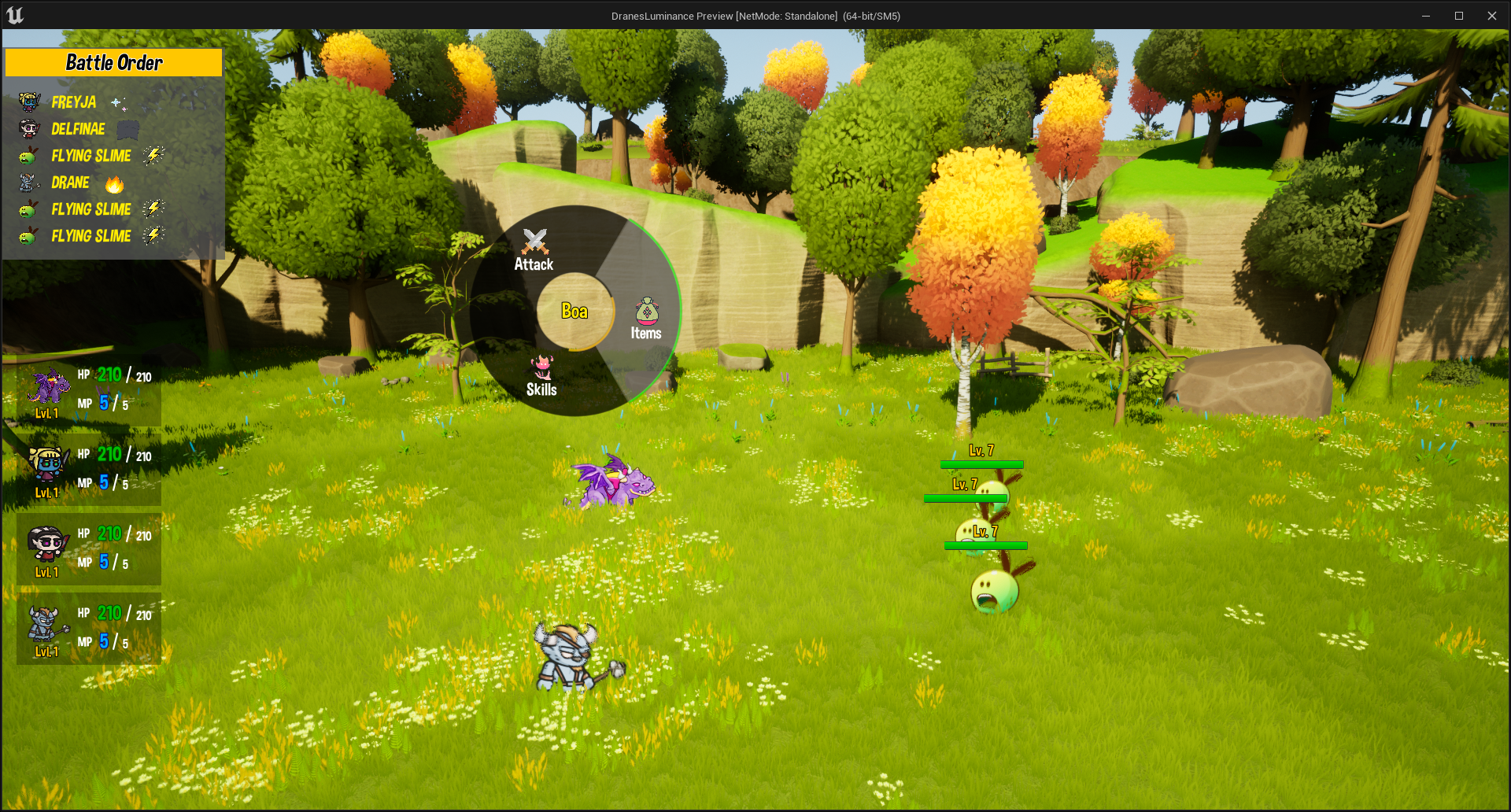Select Skills from the radial command menu
Screen dimensions: 1511x812
(541, 376)
